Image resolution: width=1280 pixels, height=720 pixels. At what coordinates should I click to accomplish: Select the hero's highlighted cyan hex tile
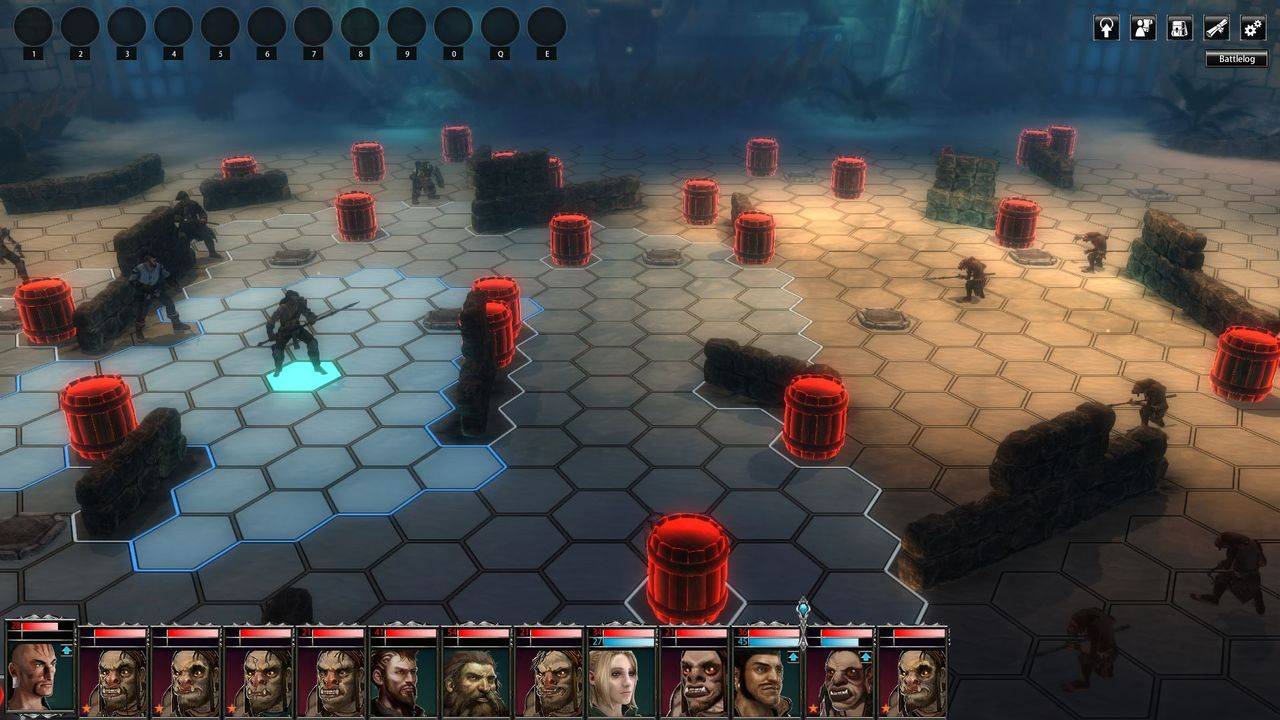click(x=303, y=375)
